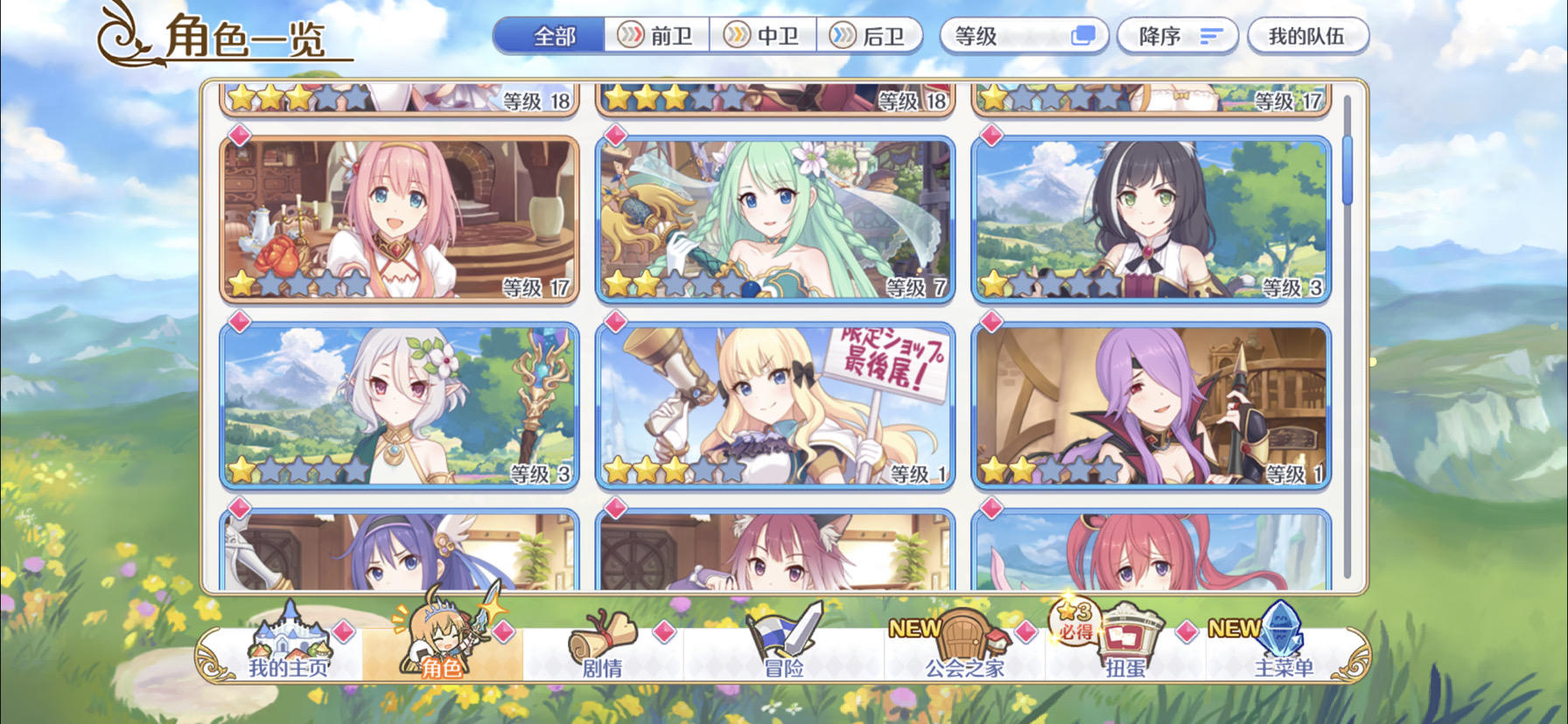Open Saren's 等级 1 character card
Viewport: 1568px width, 724px height.
tap(773, 401)
